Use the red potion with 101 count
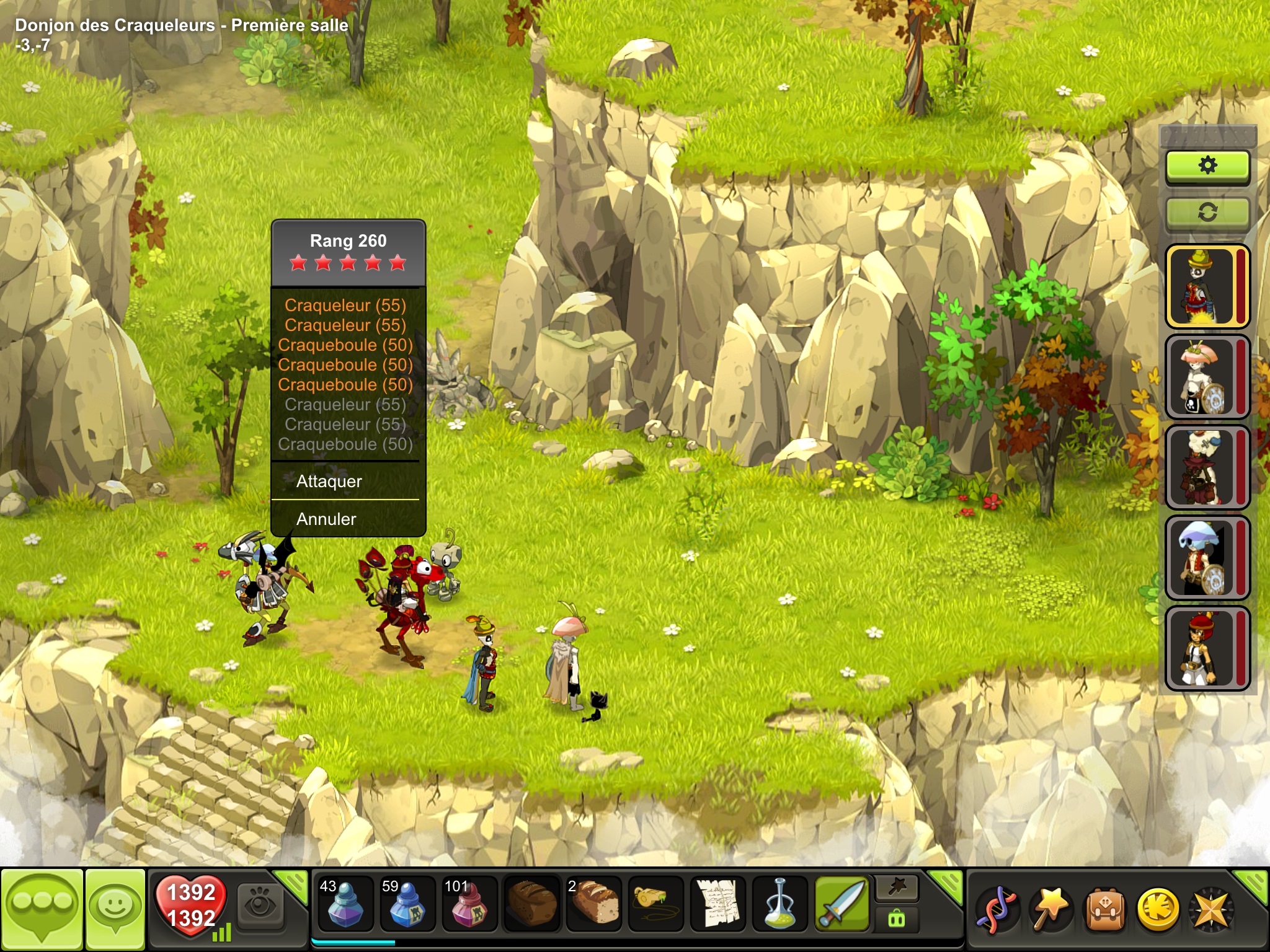 (x=469, y=905)
